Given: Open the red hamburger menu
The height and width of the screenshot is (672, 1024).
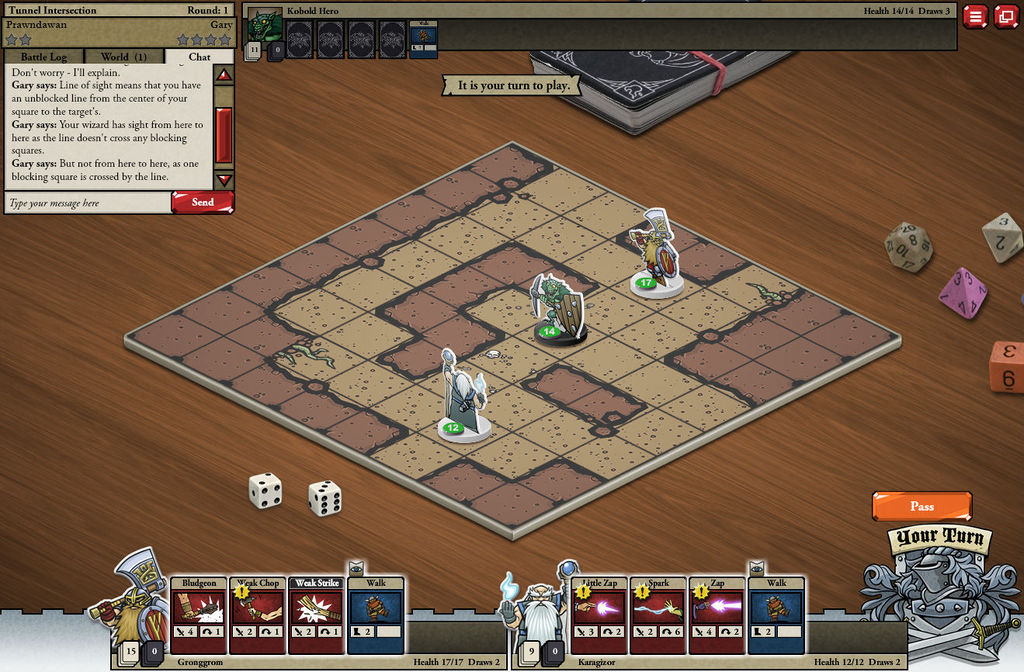Looking at the screenshot, I should point(976,16).
